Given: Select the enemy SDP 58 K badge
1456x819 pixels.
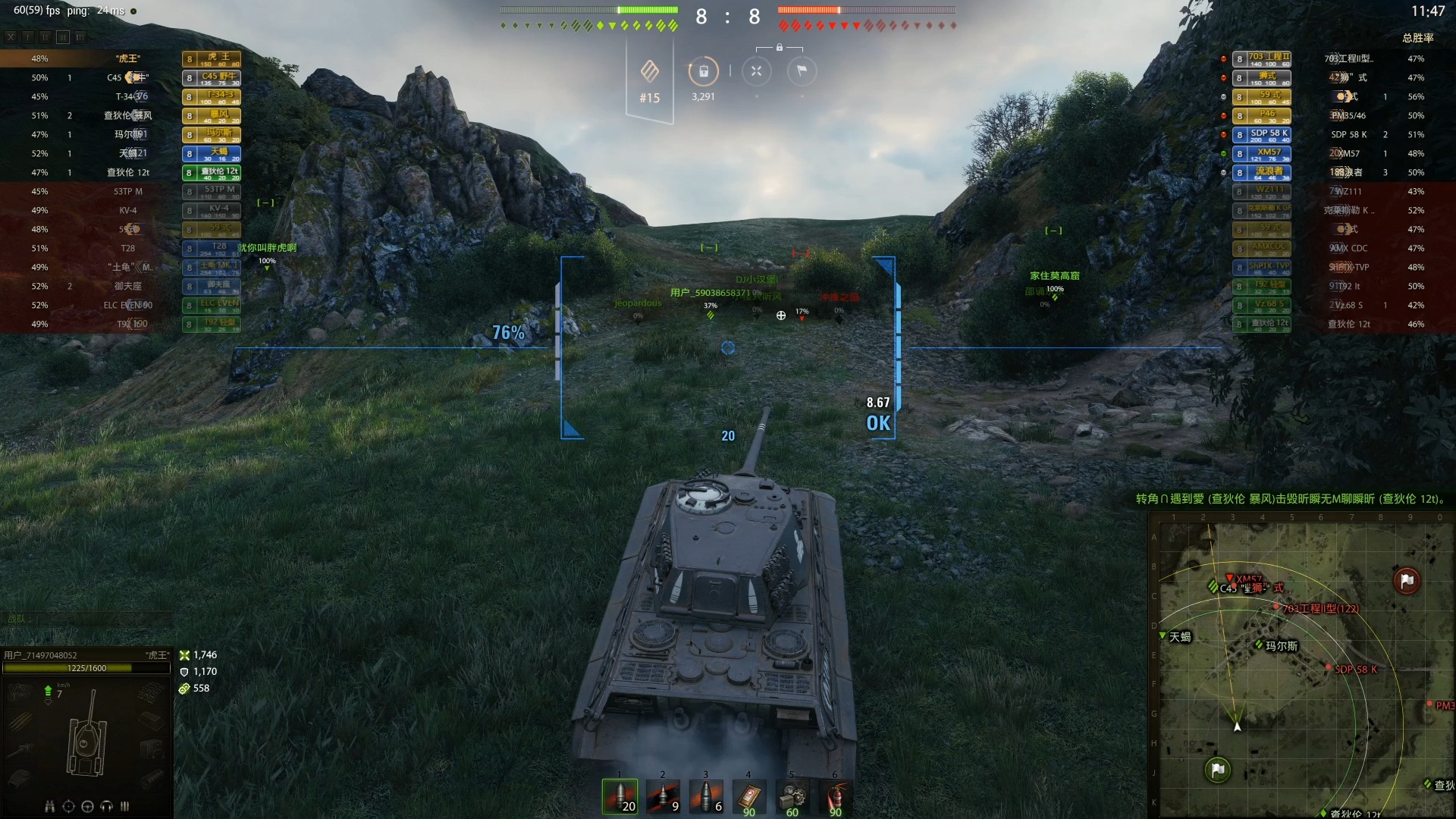Looking at the screenshot, I should pos(1262,134).
